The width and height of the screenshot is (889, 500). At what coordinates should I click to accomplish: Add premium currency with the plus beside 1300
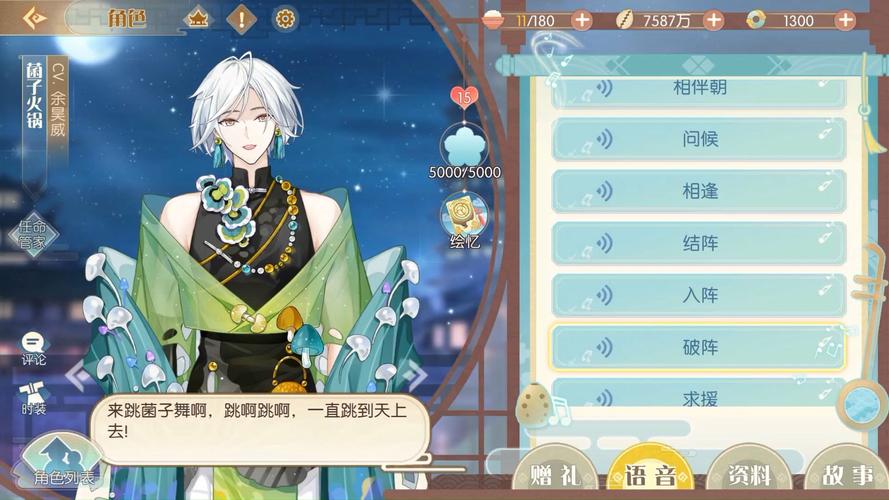point(845,20)
